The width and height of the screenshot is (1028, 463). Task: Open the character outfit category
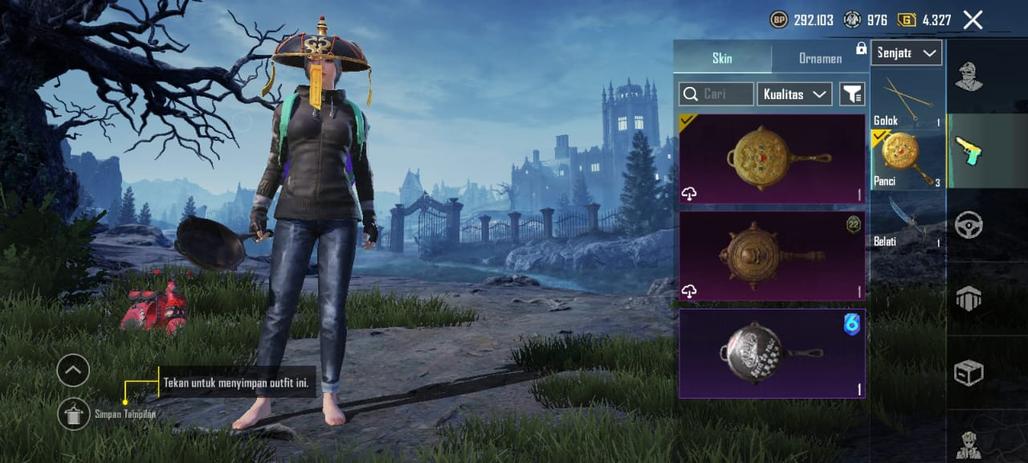pos(968,76)
